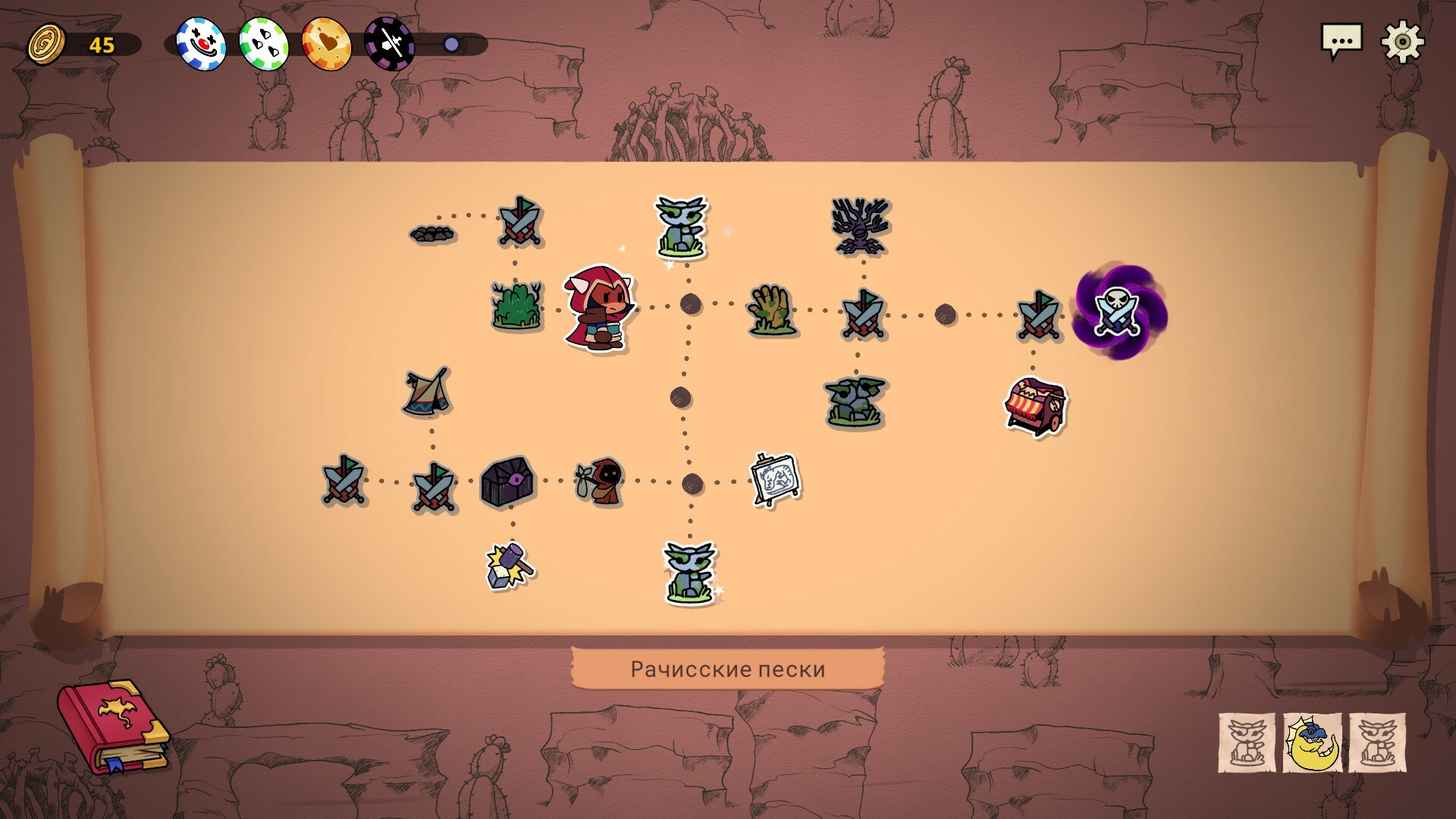
Task: Select the green bush map node
Action: tap(517, 306)
